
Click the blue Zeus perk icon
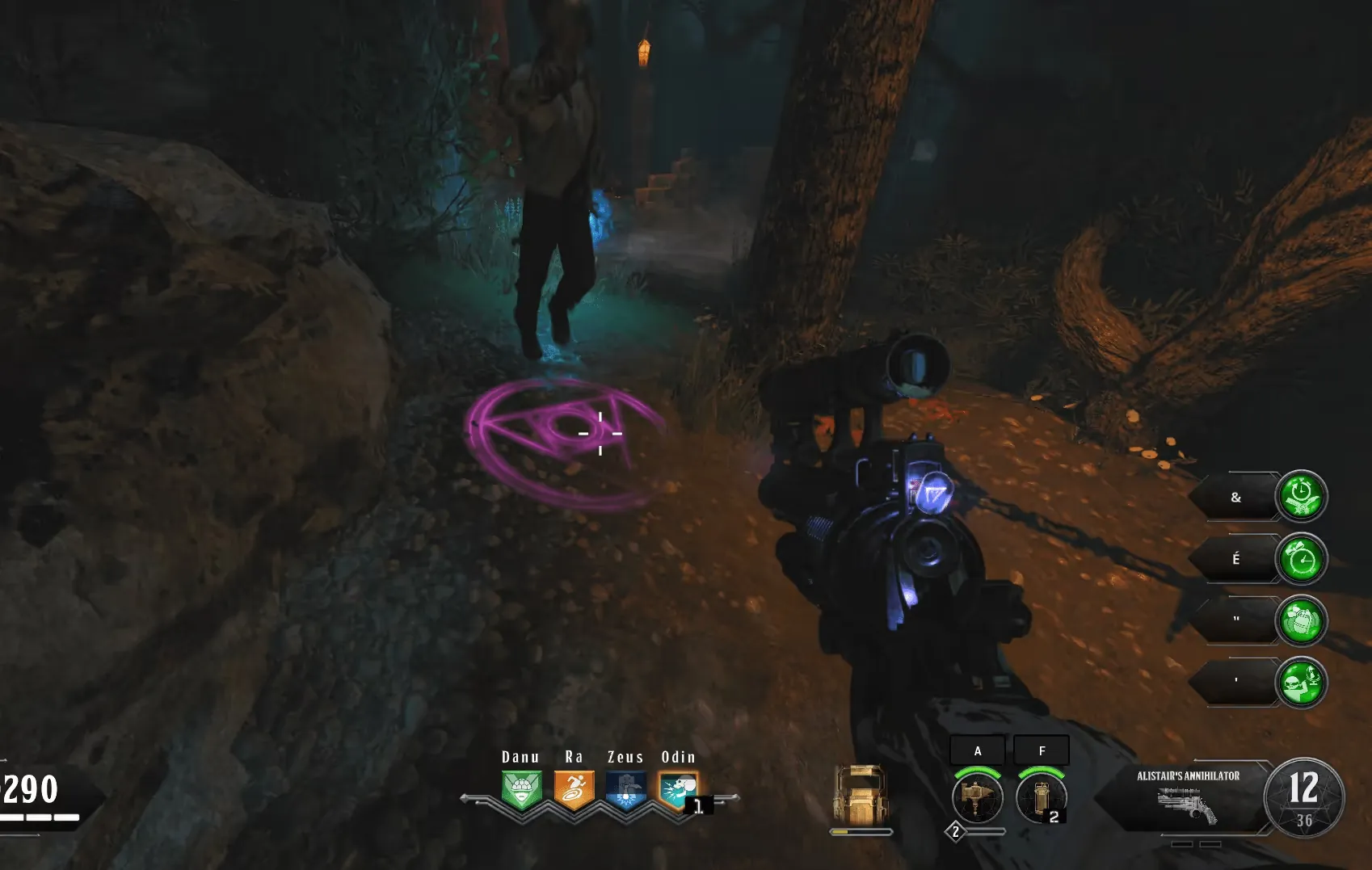(626, 790)
